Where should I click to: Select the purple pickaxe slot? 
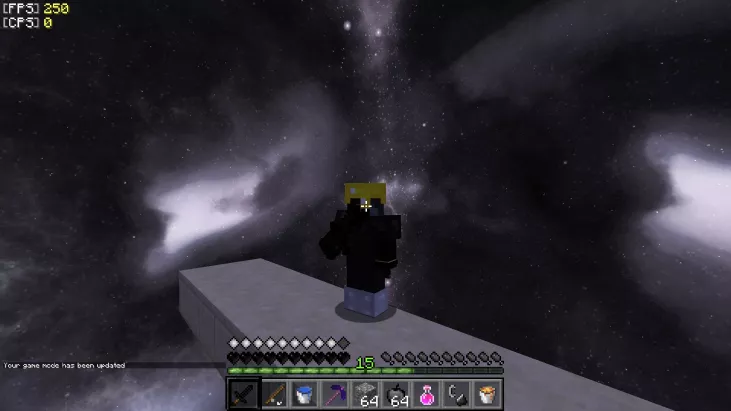(x=335, y=394)
